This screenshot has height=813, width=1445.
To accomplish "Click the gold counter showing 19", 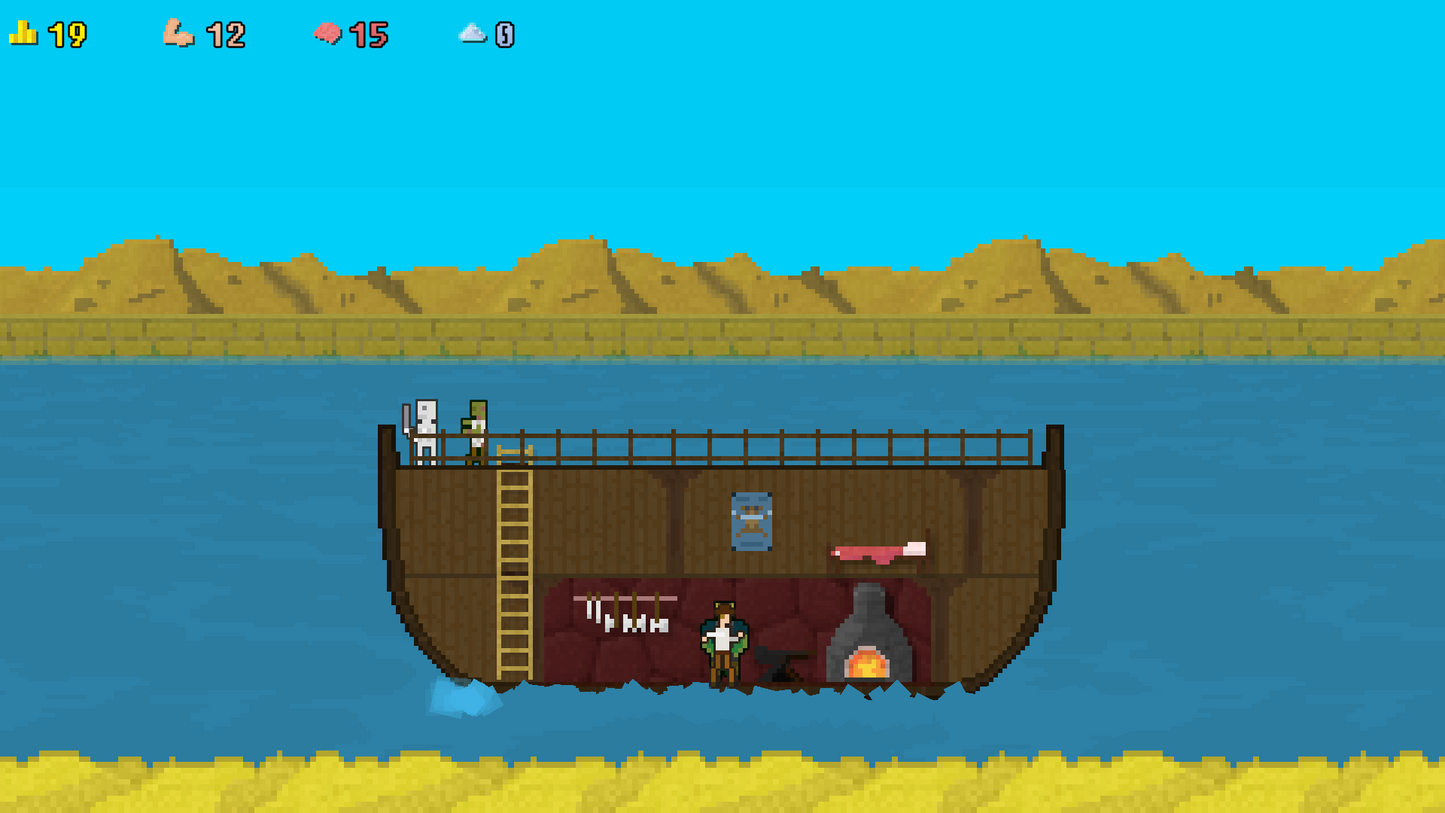I will tap(66, 33).
